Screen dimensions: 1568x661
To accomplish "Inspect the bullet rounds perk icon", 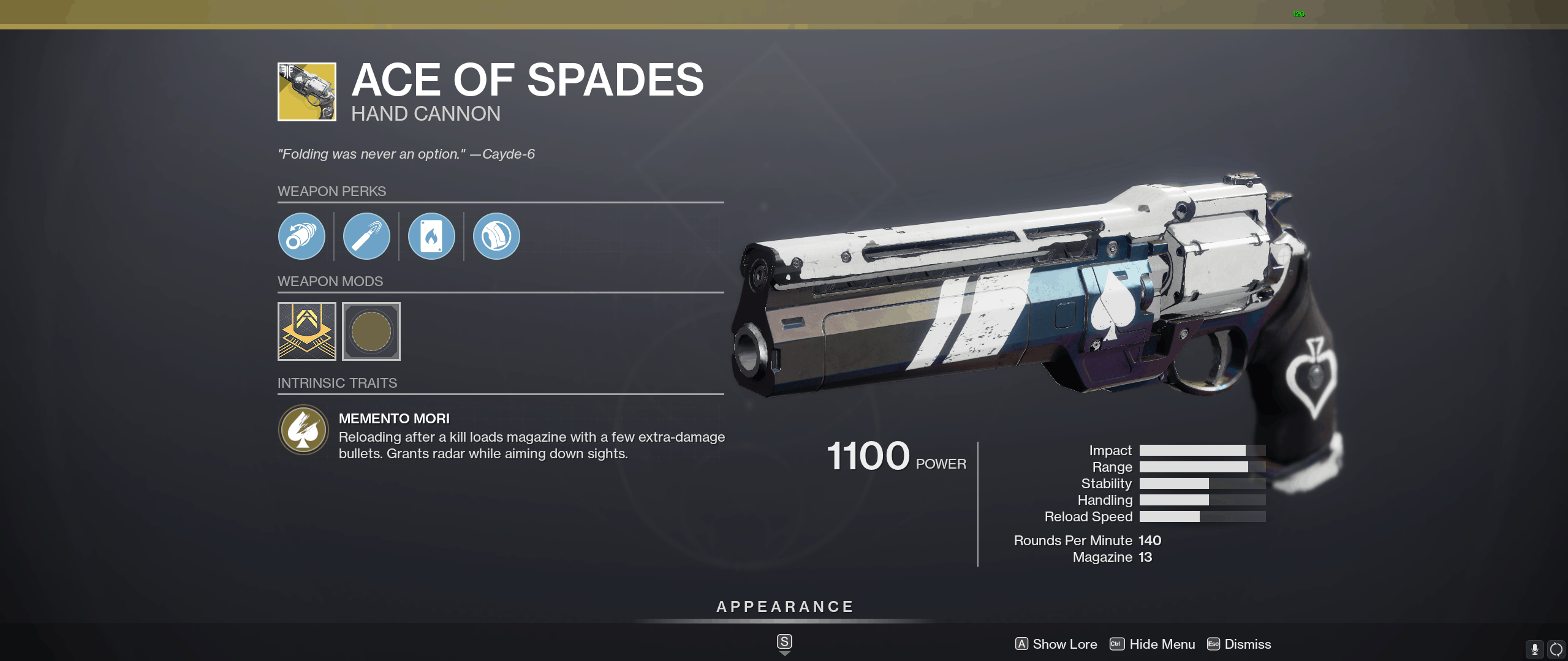I will point(366,236).
